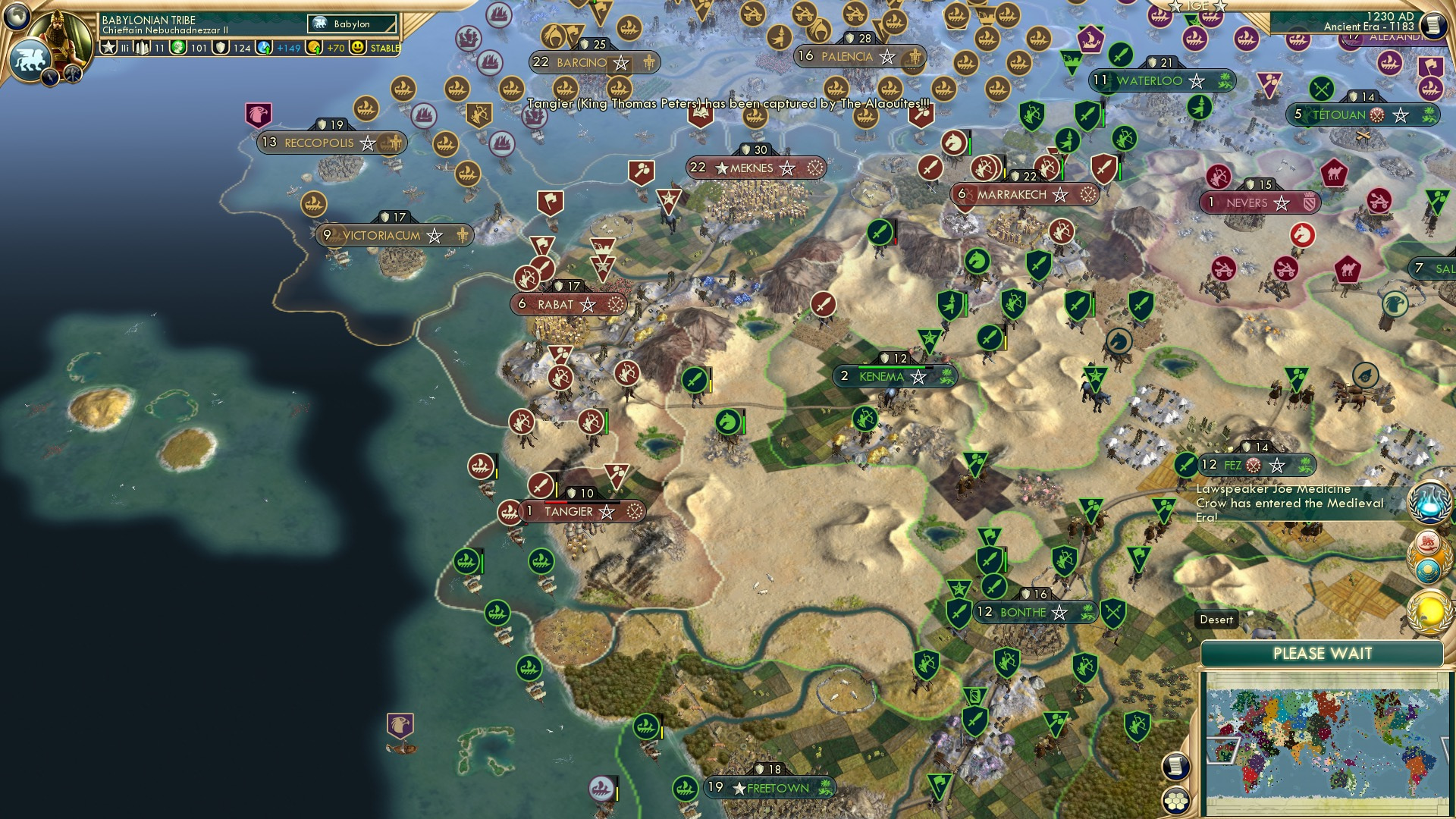Image resolution: width=1456 pixels, height=819 pixels.
Task: Toggle the lightning bolt icon near the leader portrait
Action: pos(50,77)
